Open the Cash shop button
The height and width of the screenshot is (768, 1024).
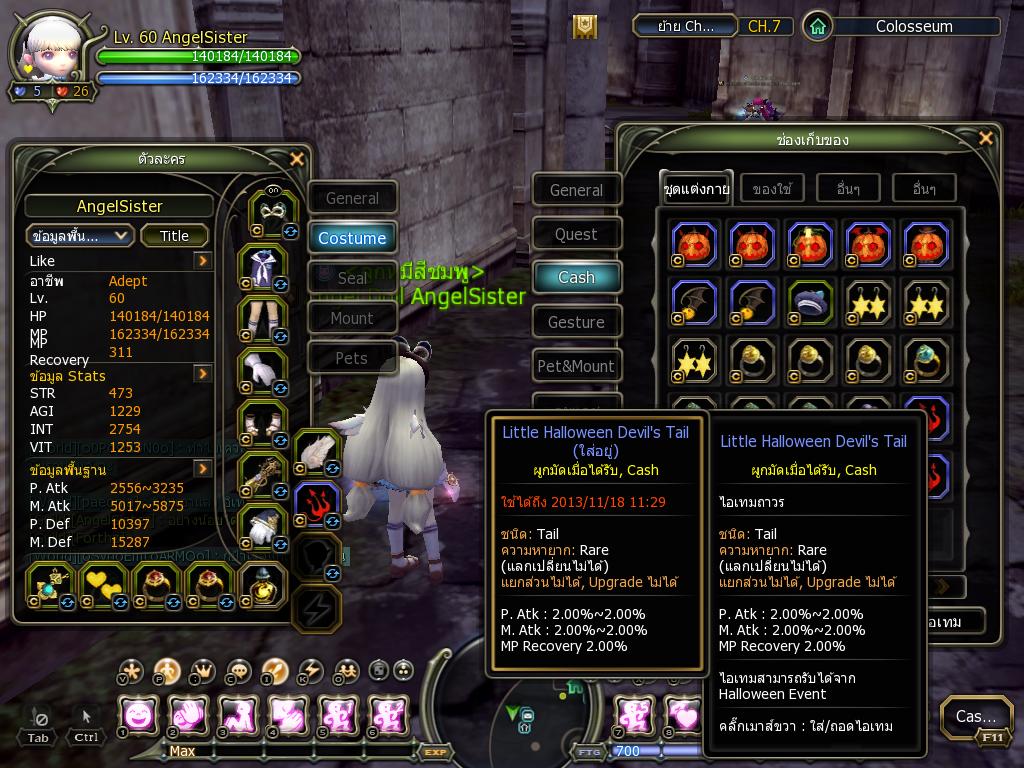pos(975,716)
